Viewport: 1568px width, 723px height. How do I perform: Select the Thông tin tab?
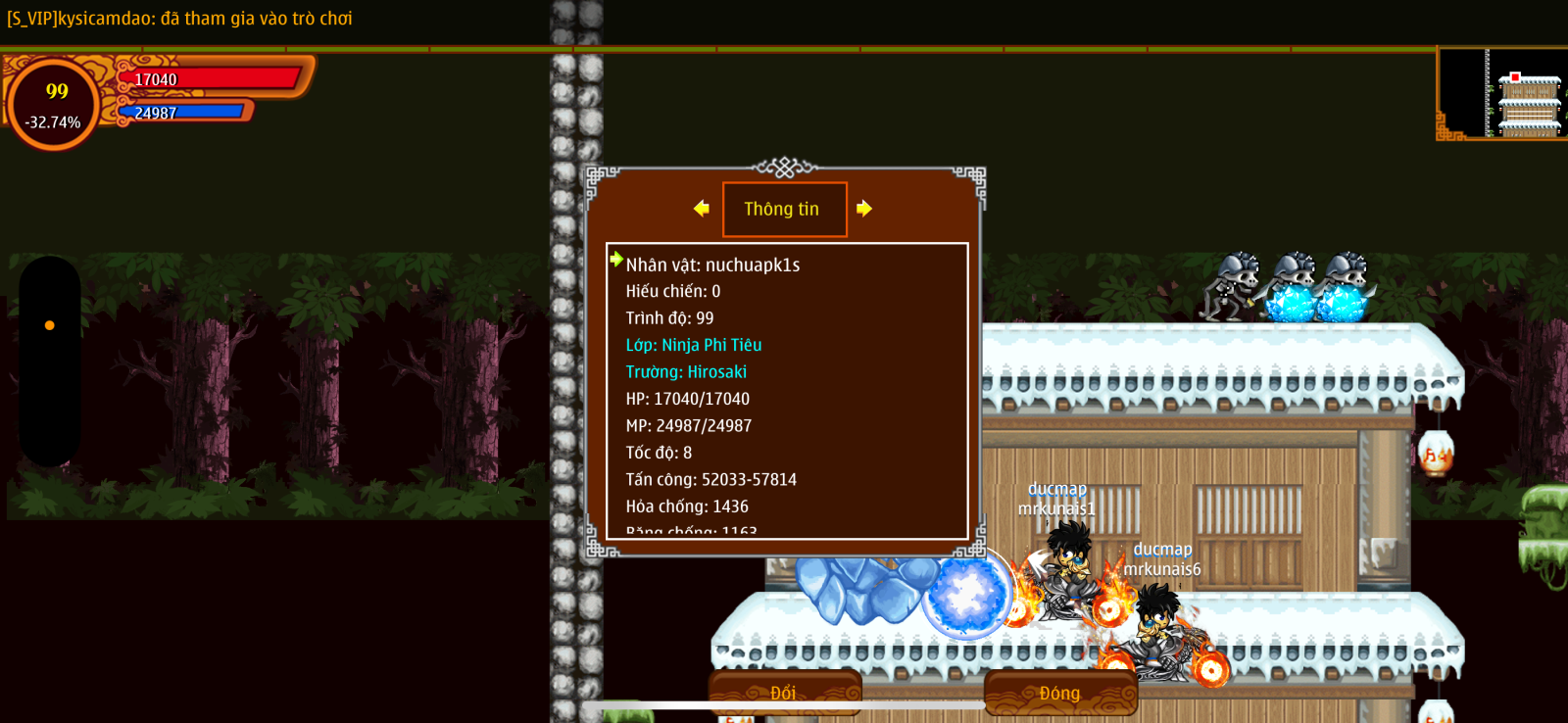pyautogui.click(x=783, y=209)
